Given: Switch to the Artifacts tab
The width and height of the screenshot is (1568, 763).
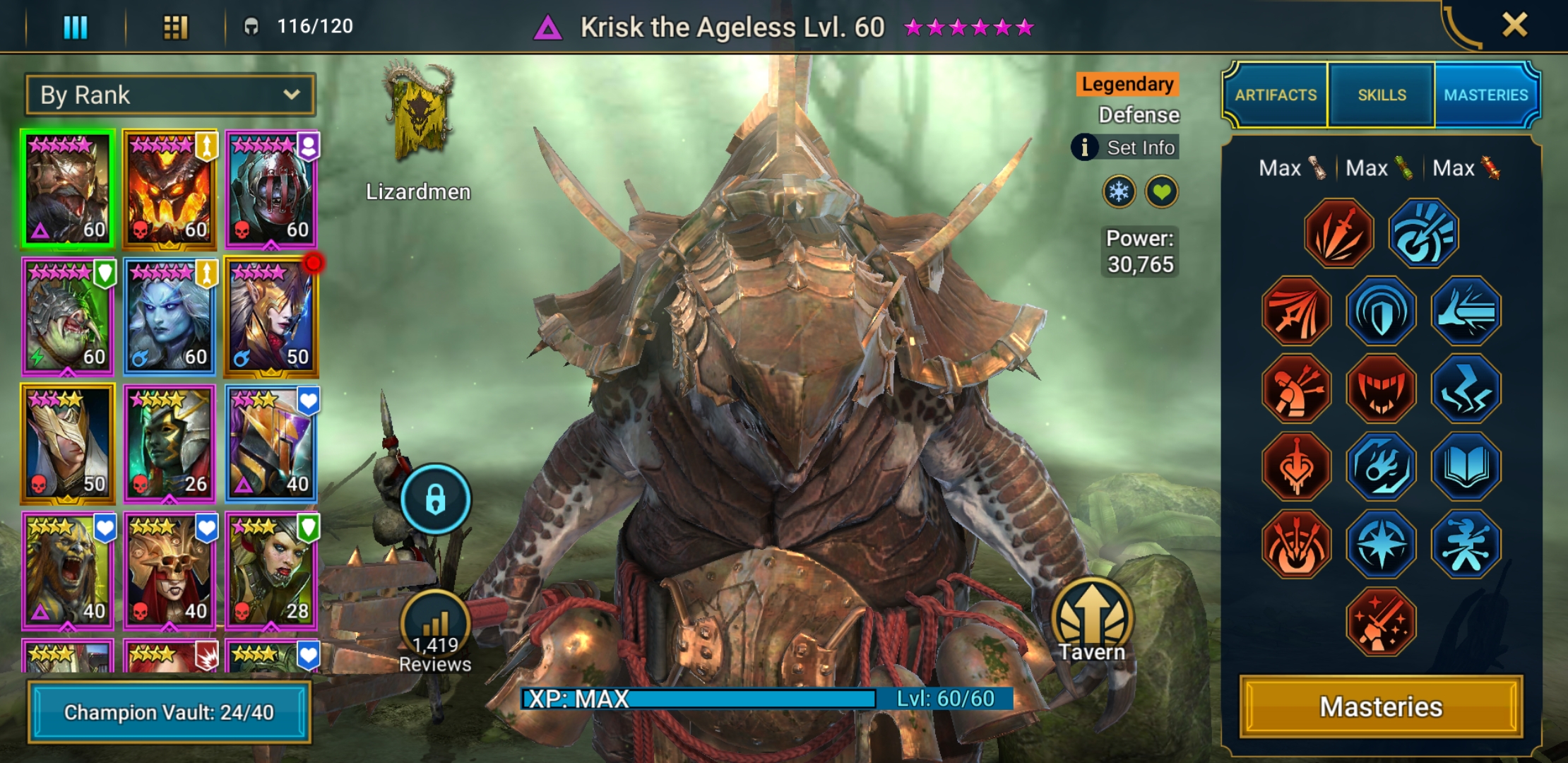Looking at the screenshot, I should [1276, 95].
